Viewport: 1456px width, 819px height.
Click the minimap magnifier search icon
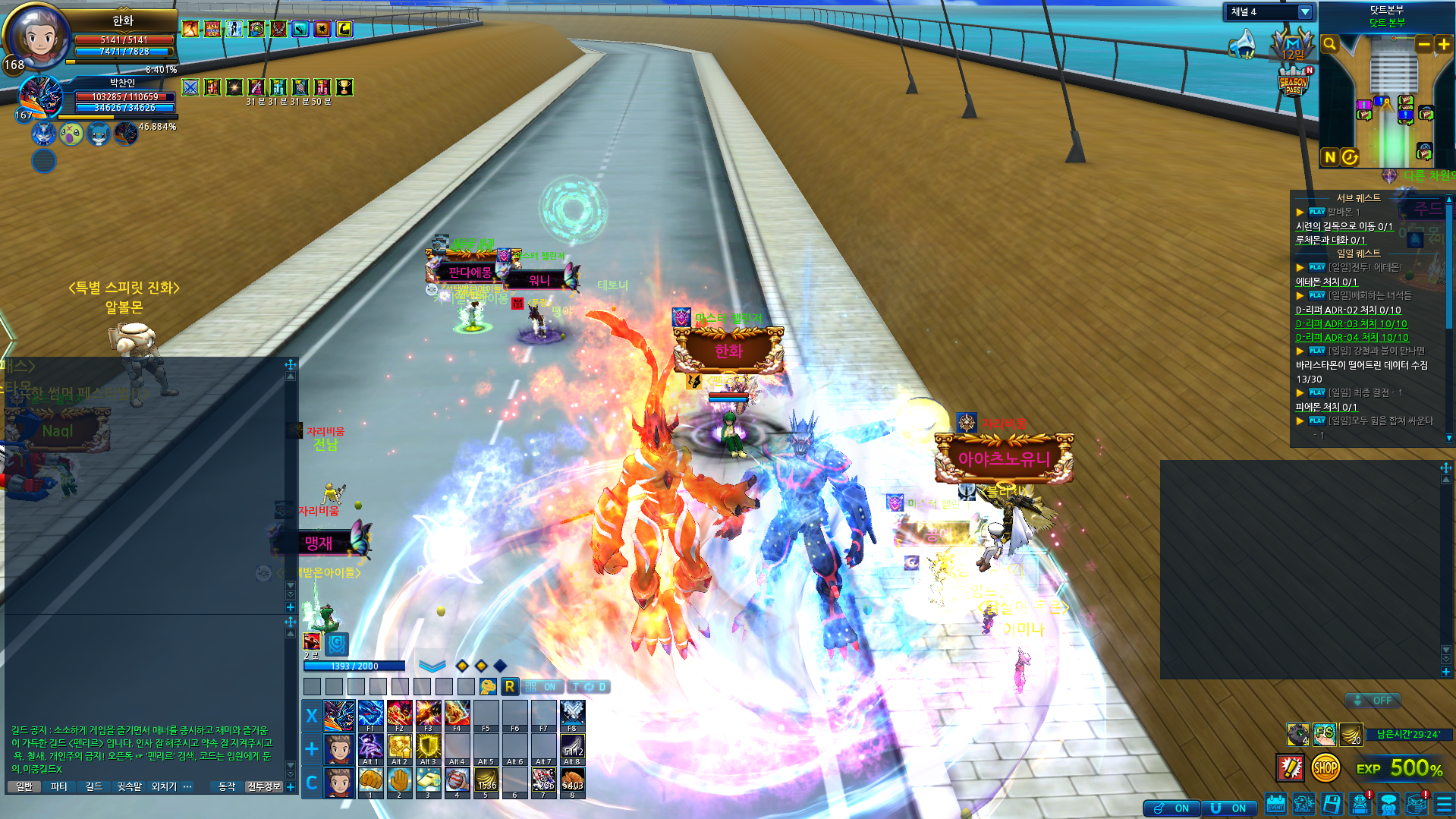pos(1329,45)
